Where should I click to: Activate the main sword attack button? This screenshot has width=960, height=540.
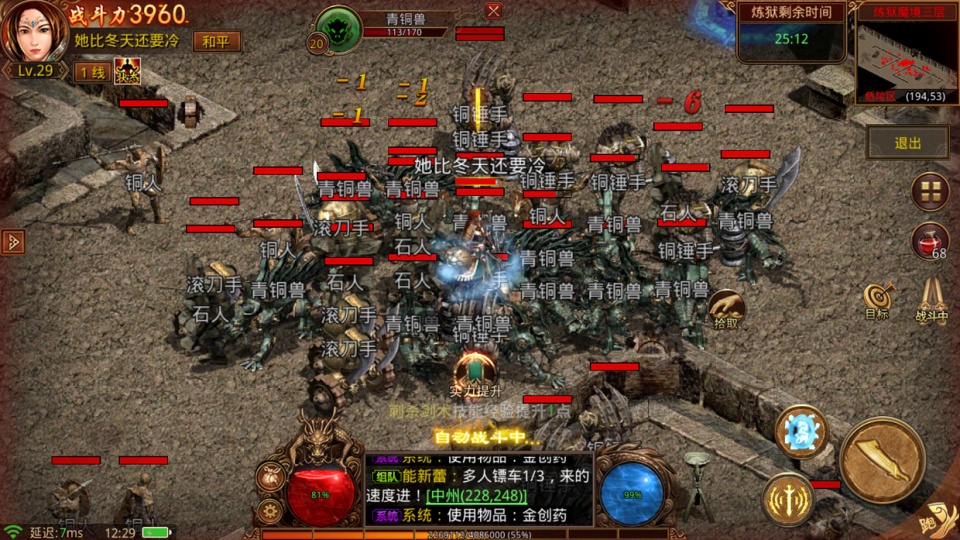(x=881, y=459)
